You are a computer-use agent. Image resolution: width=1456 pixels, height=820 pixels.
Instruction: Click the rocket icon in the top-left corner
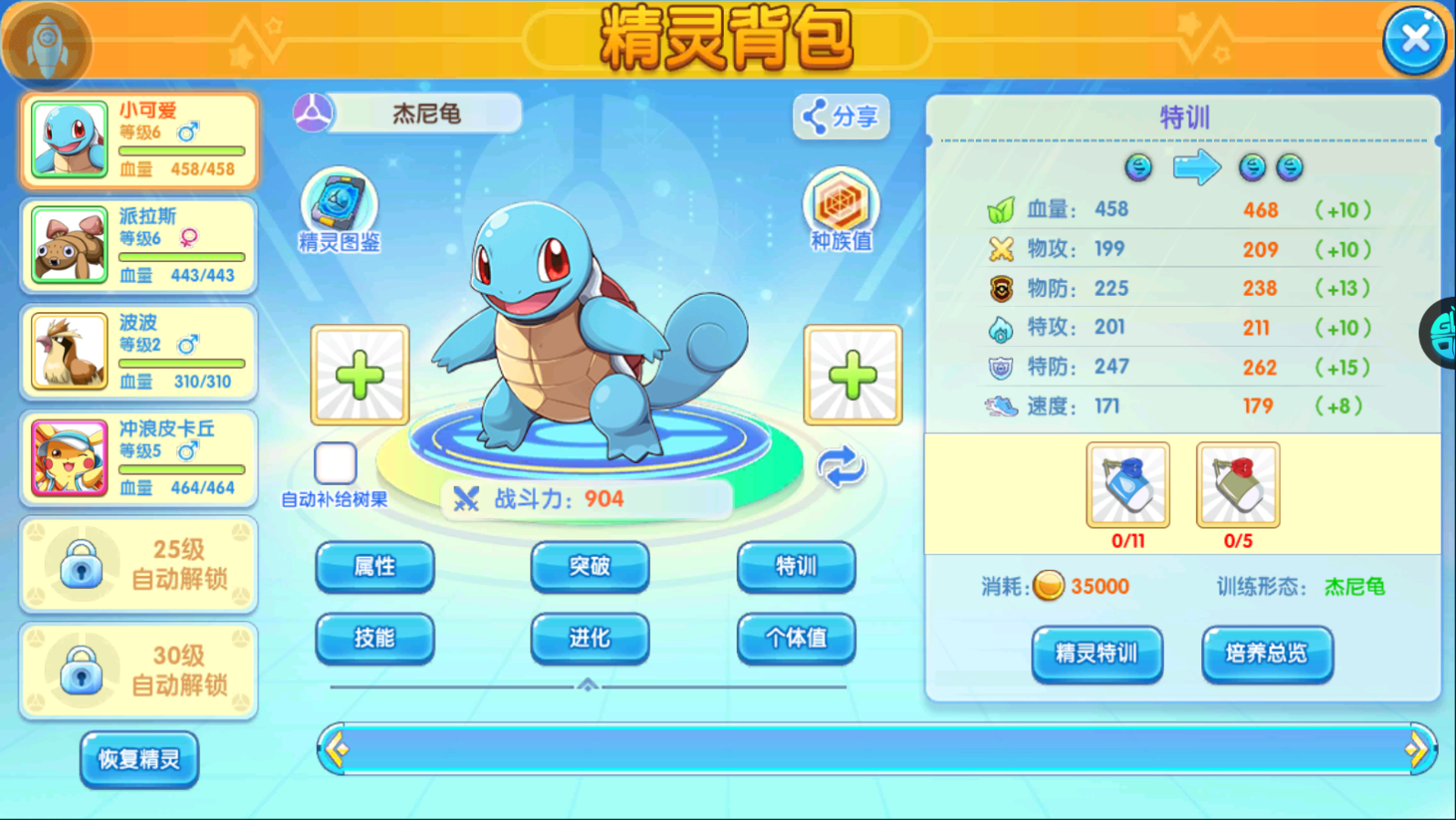47,41
